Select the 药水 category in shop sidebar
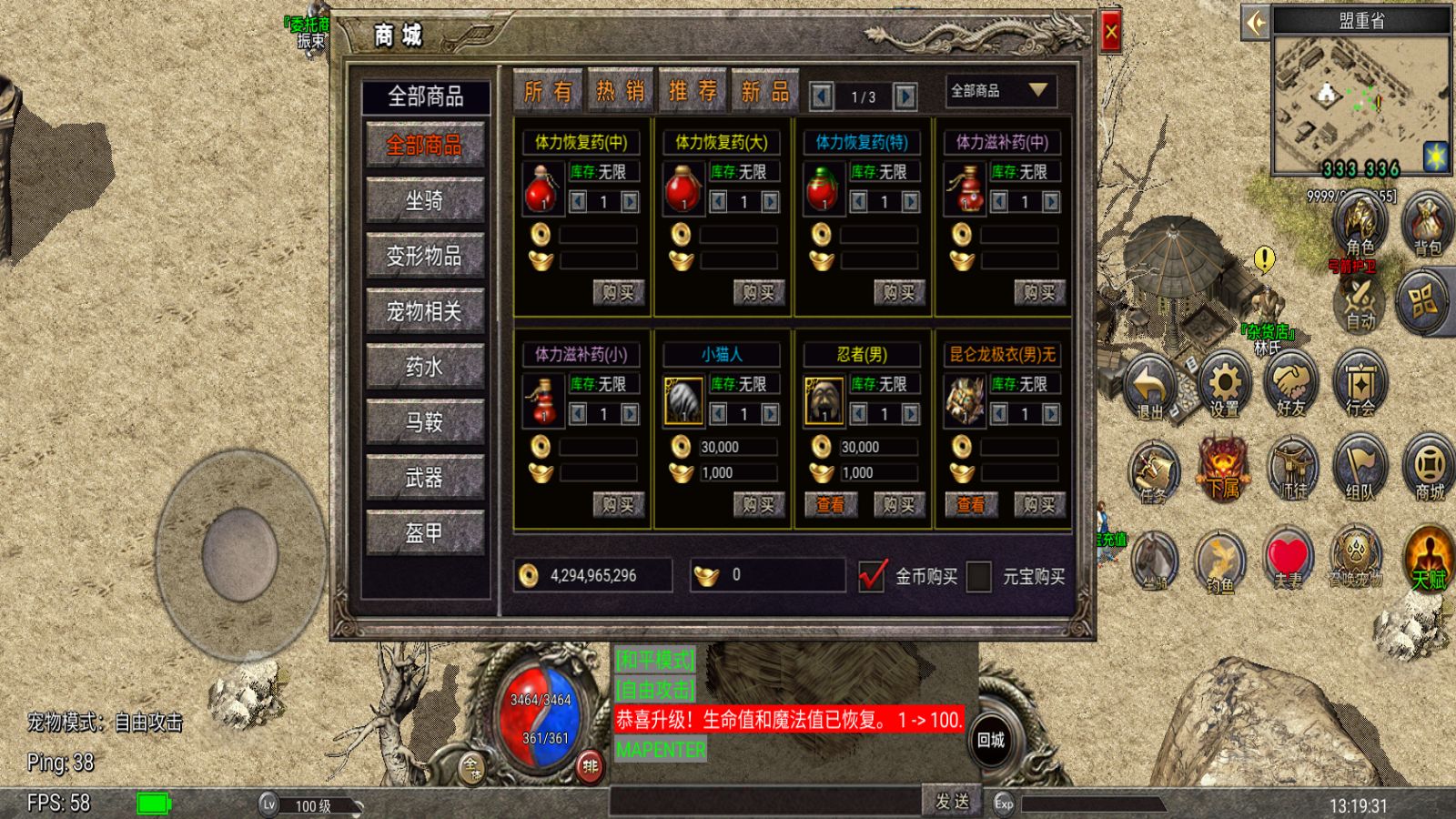Viewport: 1456px width, 819px height. (x=425, y=368)
